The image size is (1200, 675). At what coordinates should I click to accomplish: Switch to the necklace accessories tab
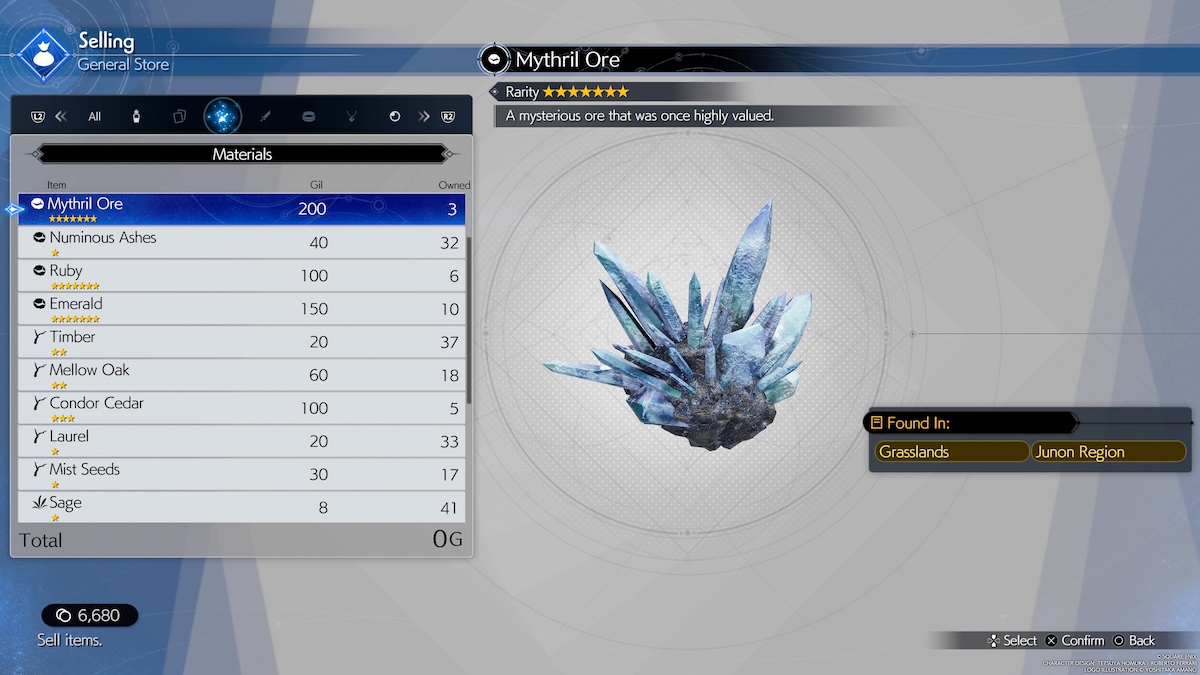(x=351, y=116)
